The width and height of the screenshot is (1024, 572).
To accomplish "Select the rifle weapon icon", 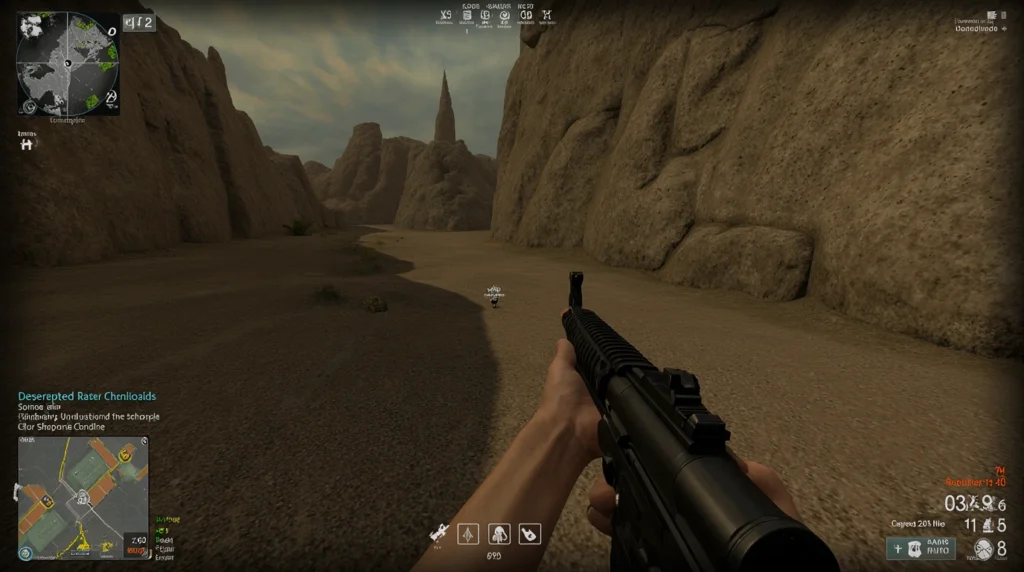I will coord(438,534).
